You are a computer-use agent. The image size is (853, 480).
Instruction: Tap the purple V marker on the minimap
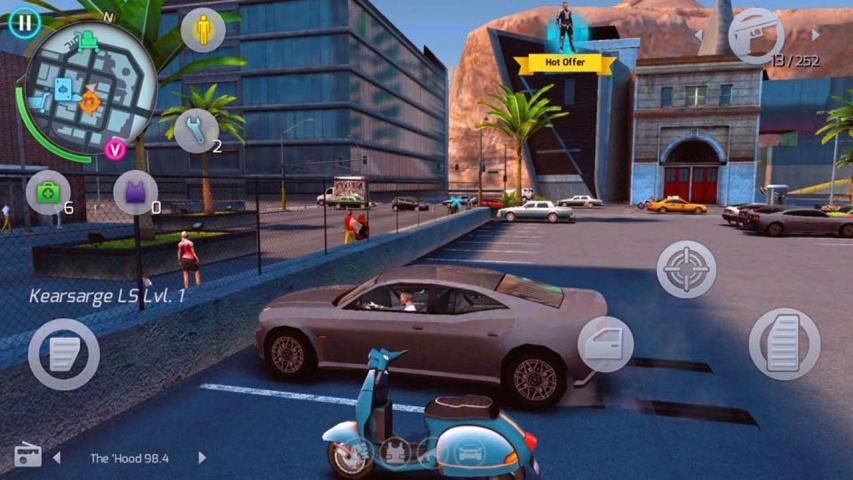115,149
